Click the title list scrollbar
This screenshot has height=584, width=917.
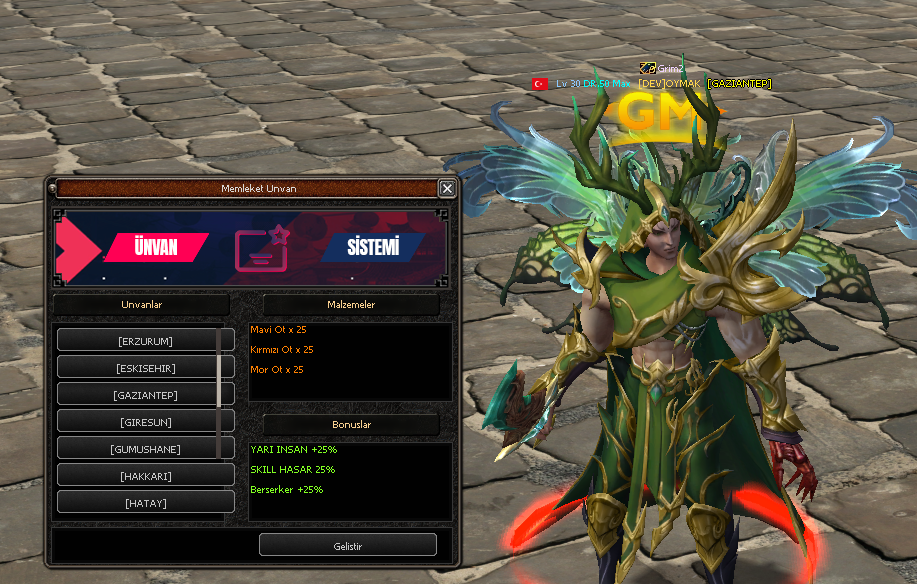point(219,366)
